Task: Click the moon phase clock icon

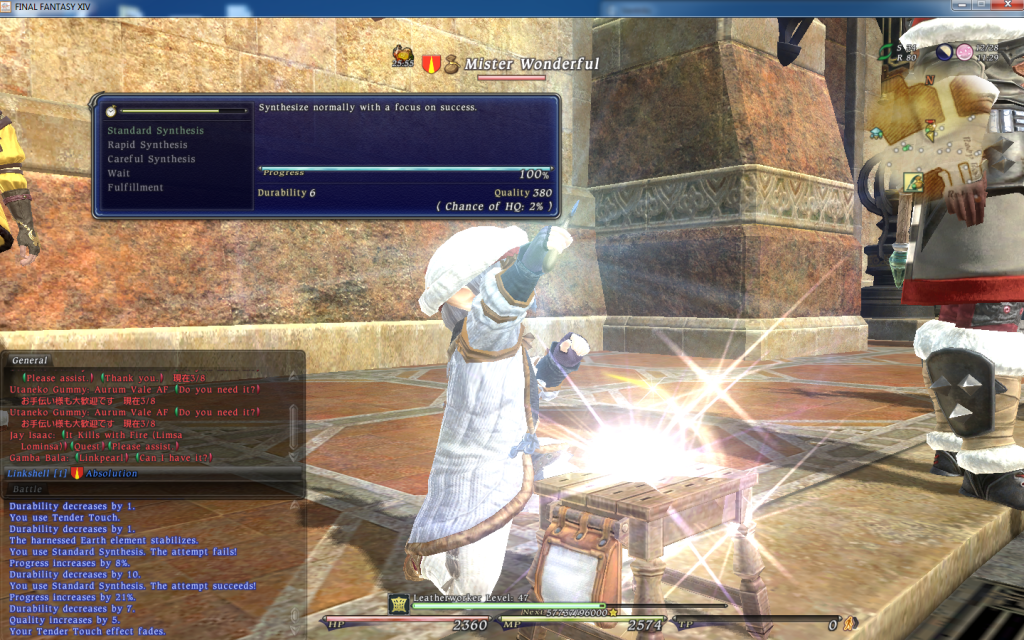Action: (945, 52)
